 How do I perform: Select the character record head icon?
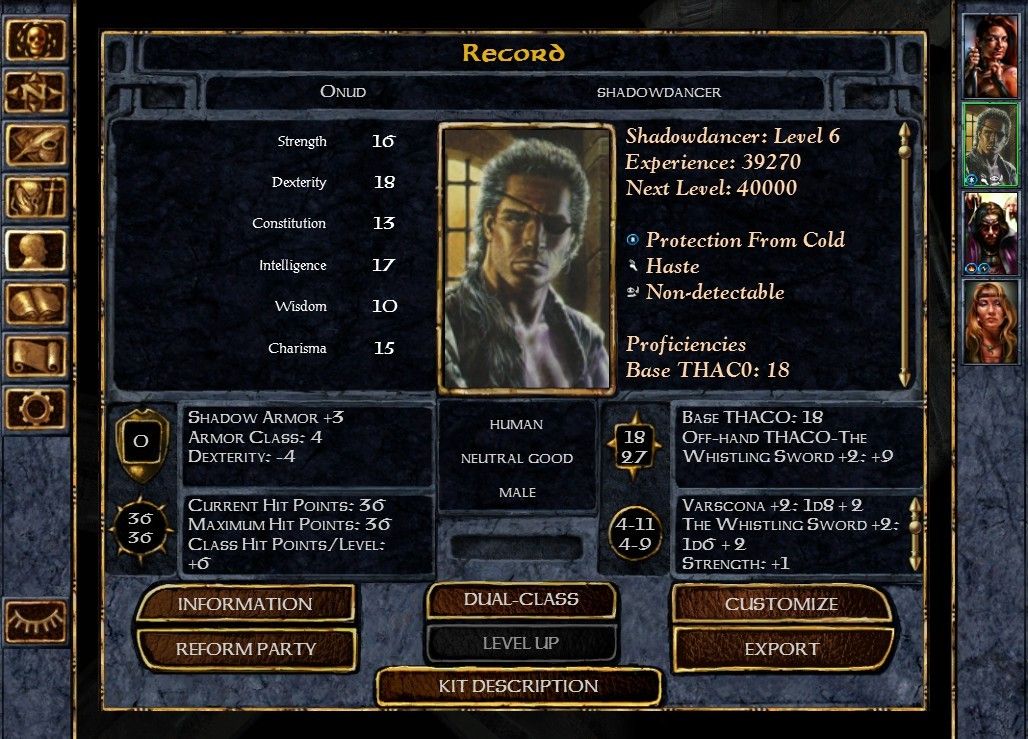tap(36, 250)
